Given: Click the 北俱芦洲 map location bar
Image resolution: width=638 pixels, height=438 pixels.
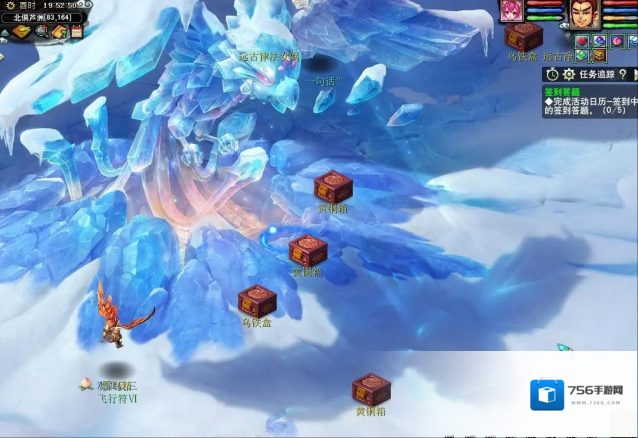Looking at the screenshot, I should [x=42, y=18].
